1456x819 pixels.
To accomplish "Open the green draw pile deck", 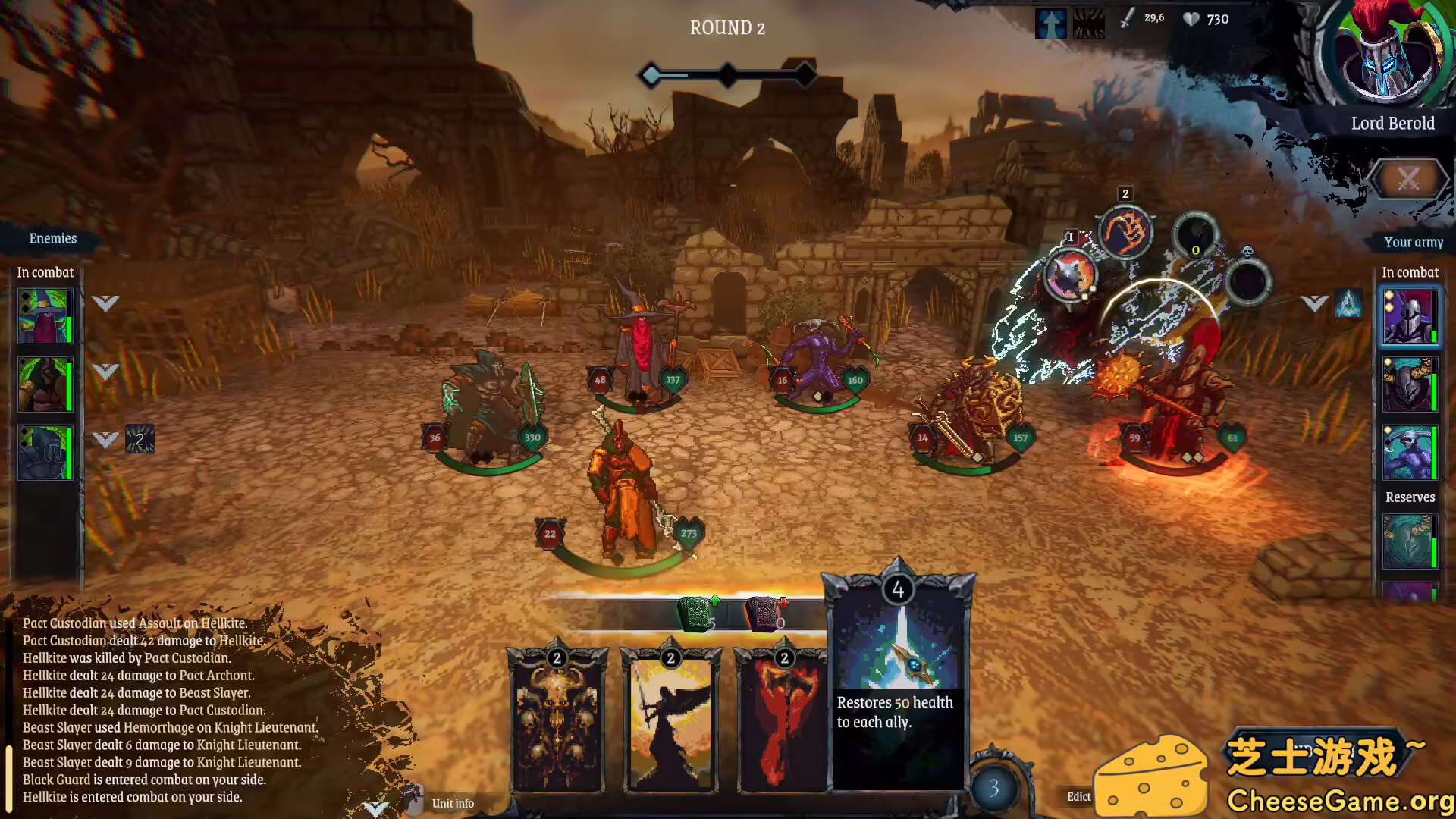I will click(695, 613).
